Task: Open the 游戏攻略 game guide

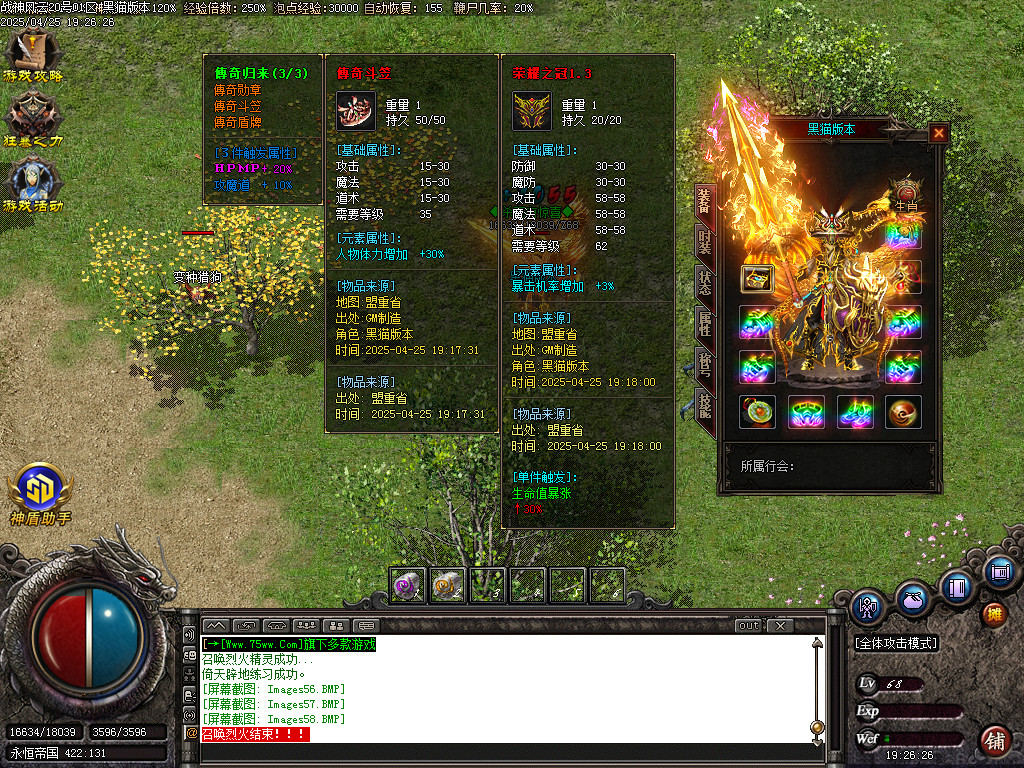Action: point(33,55)
